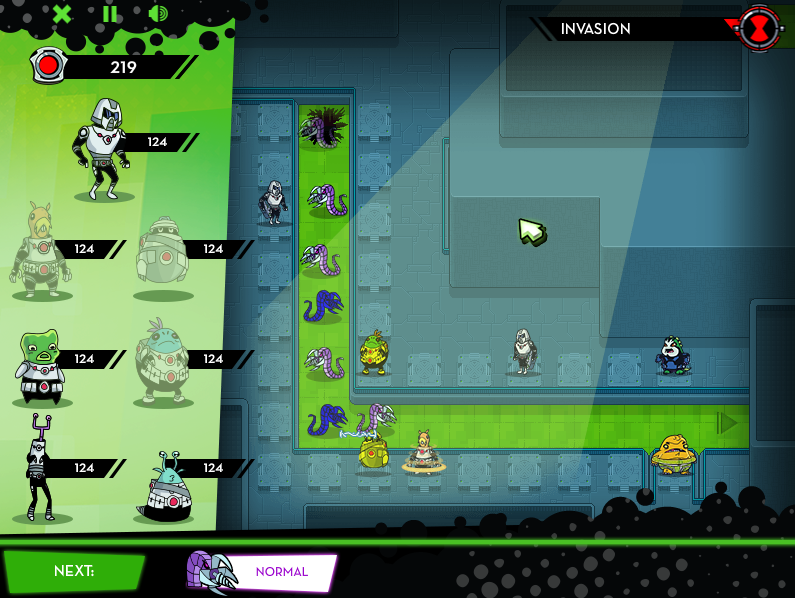
Task: Select the tall black-and-white antenna alien tower
Action: coord(41,468)
